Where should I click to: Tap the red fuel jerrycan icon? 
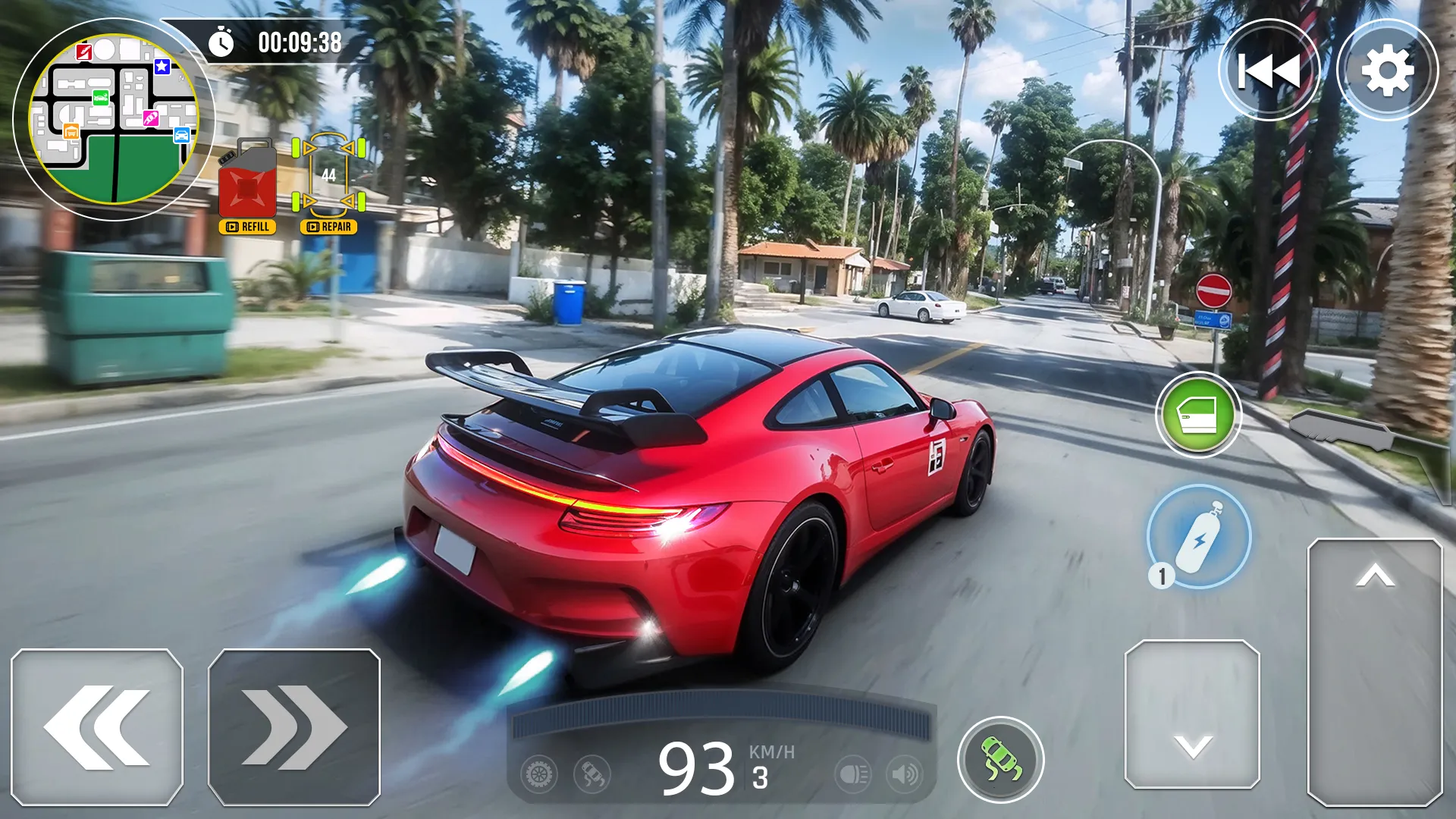tap(247, 180)
